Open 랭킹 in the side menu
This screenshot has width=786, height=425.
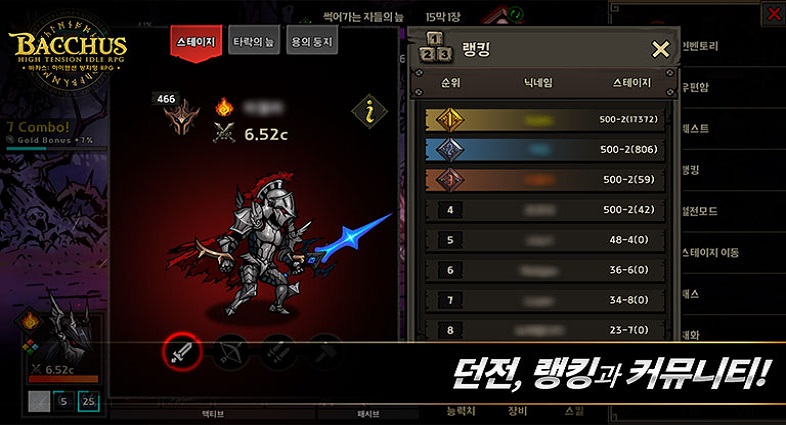700,170
